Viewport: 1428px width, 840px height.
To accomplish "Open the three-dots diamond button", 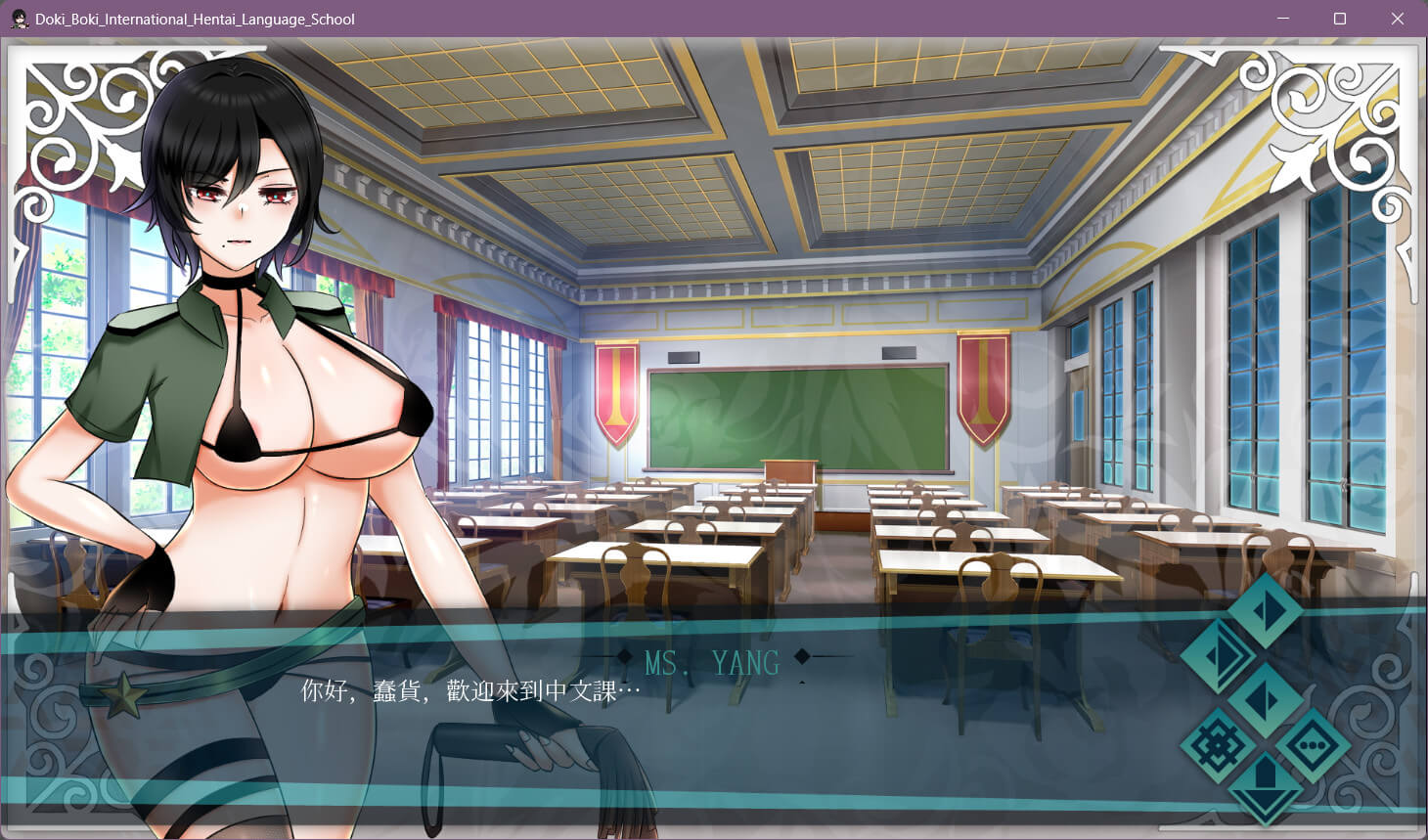I will coord(1312,746).
